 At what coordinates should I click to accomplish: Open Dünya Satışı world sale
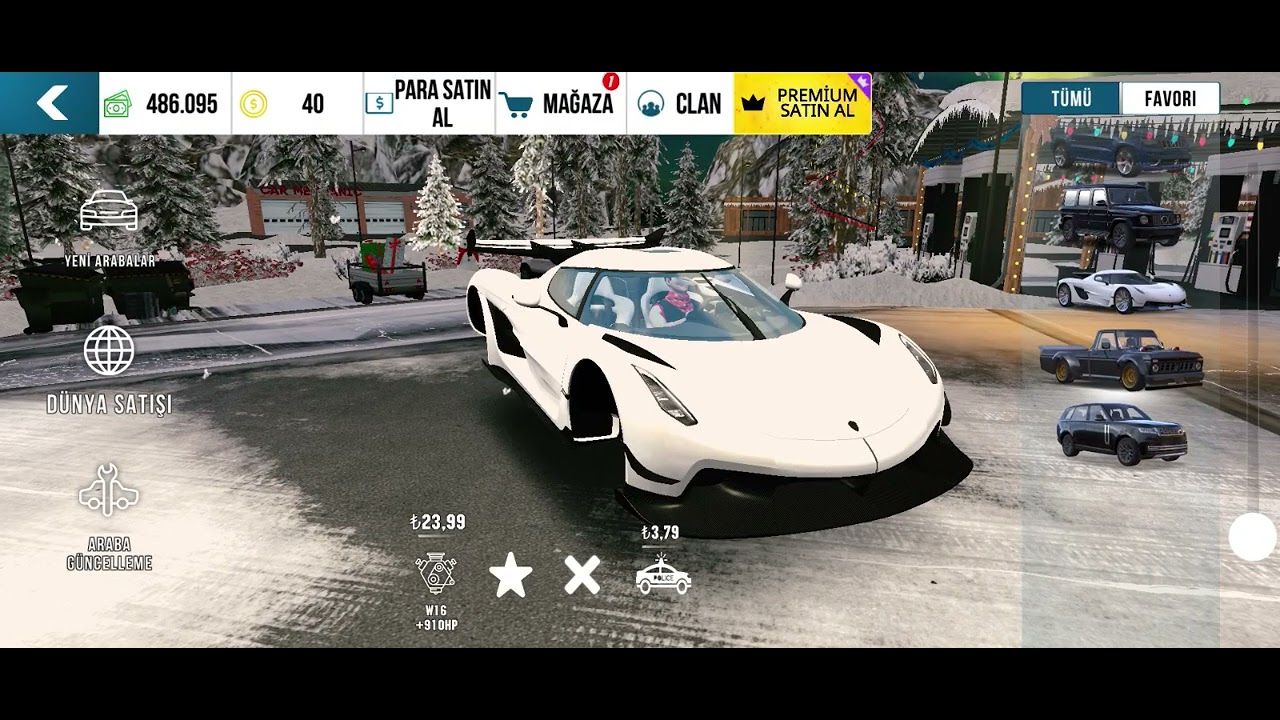point(109,368)
